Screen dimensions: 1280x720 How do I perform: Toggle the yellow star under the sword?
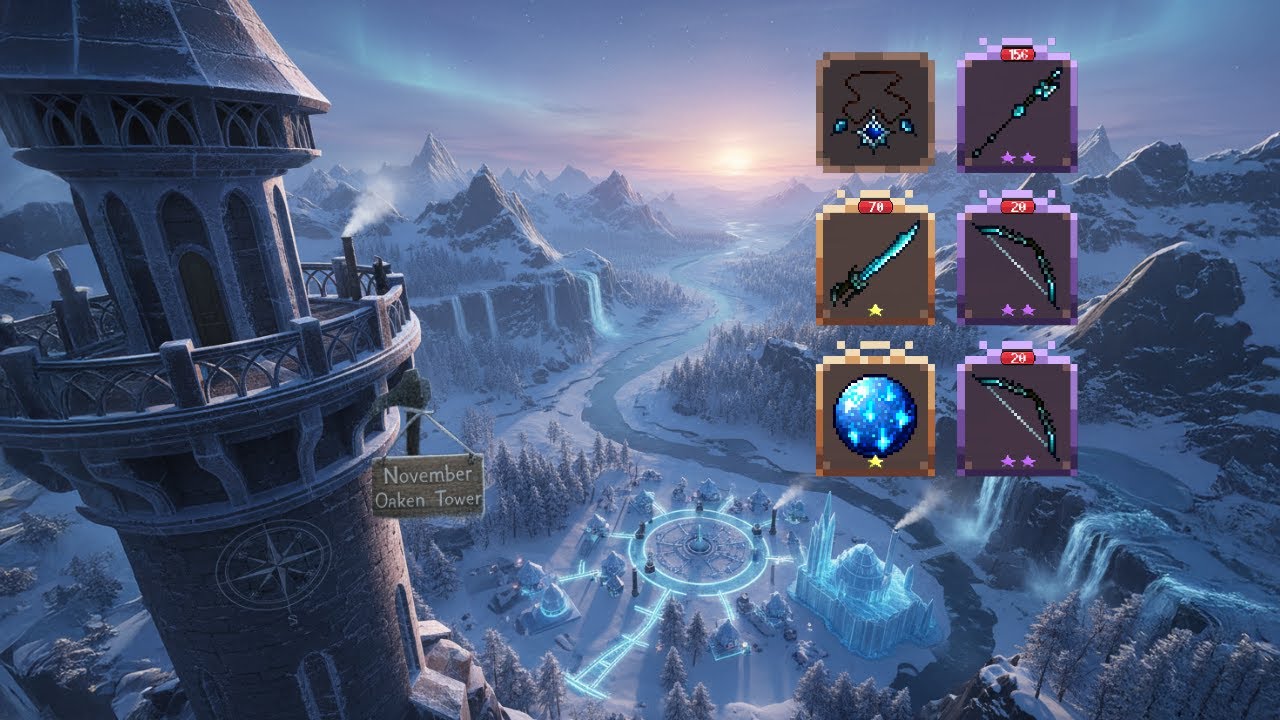pyautogui.click(x=875, y=310)
